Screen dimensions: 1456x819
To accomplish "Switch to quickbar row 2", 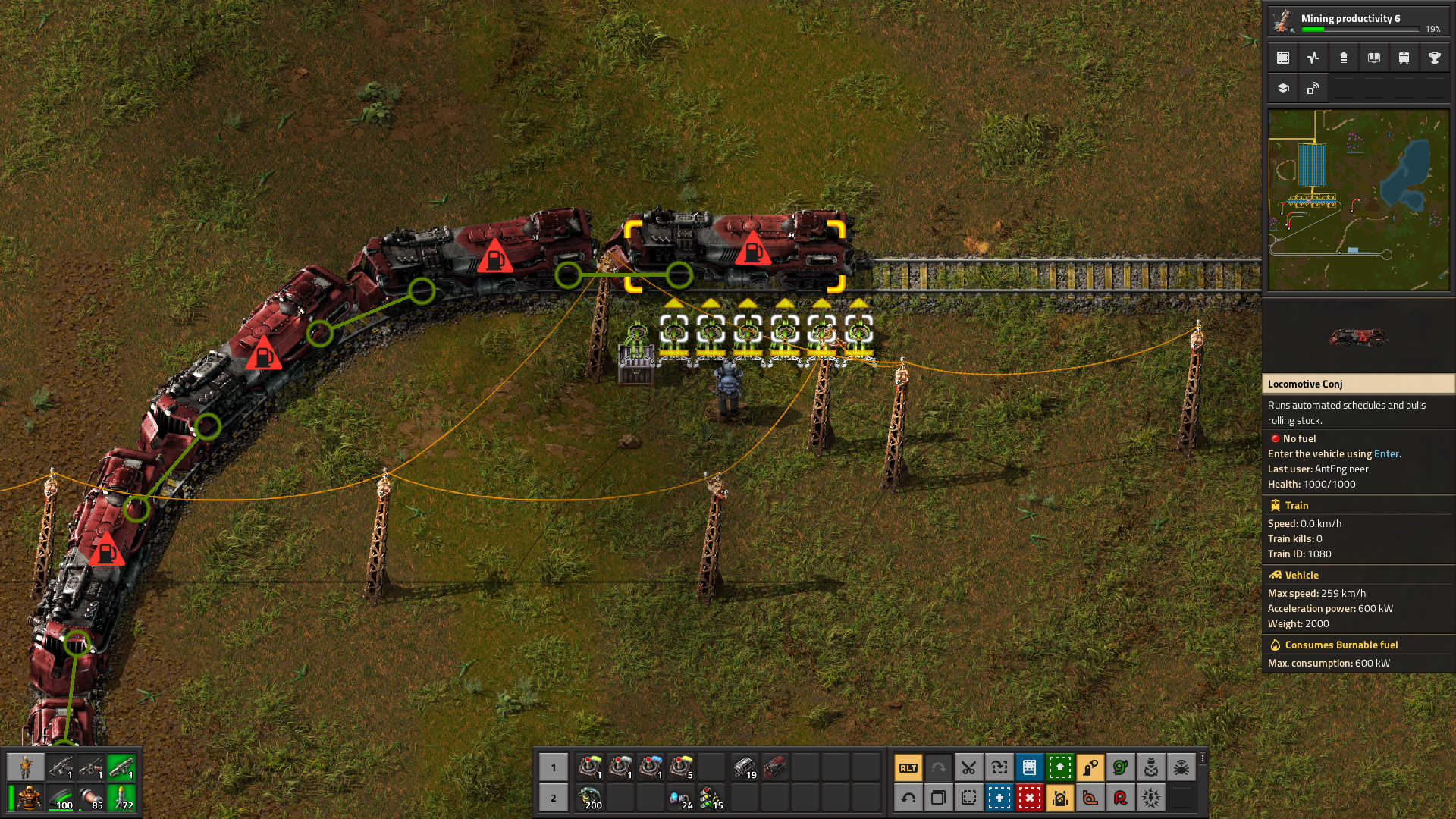I will [554, 797].
